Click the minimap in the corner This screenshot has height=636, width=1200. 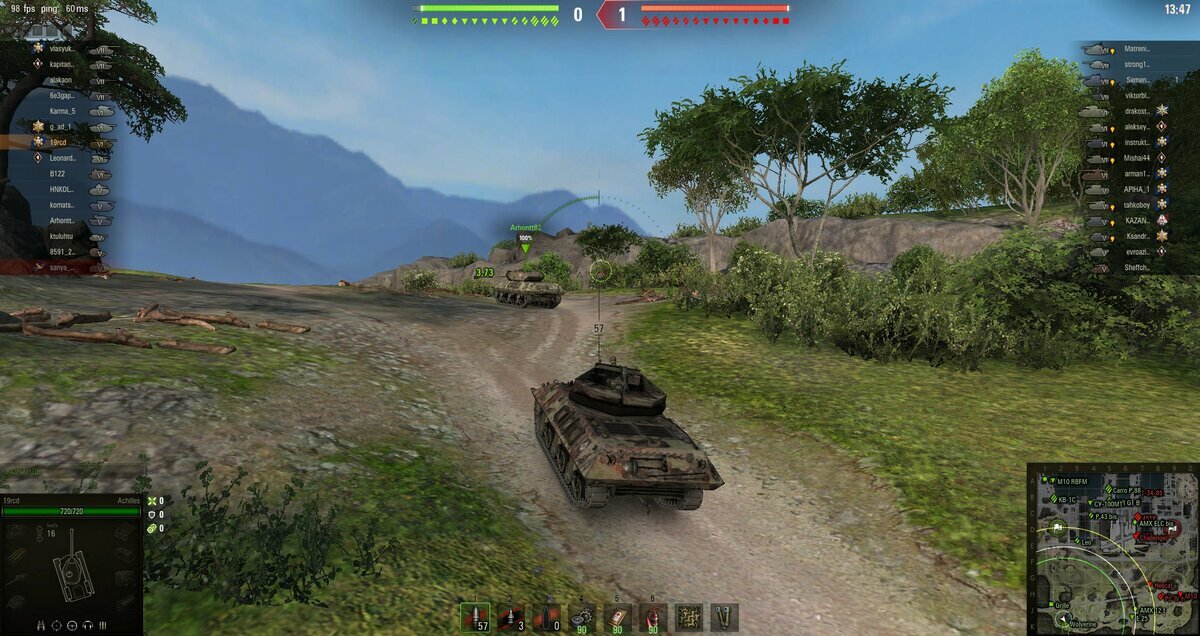click(x=1111, y=548)
